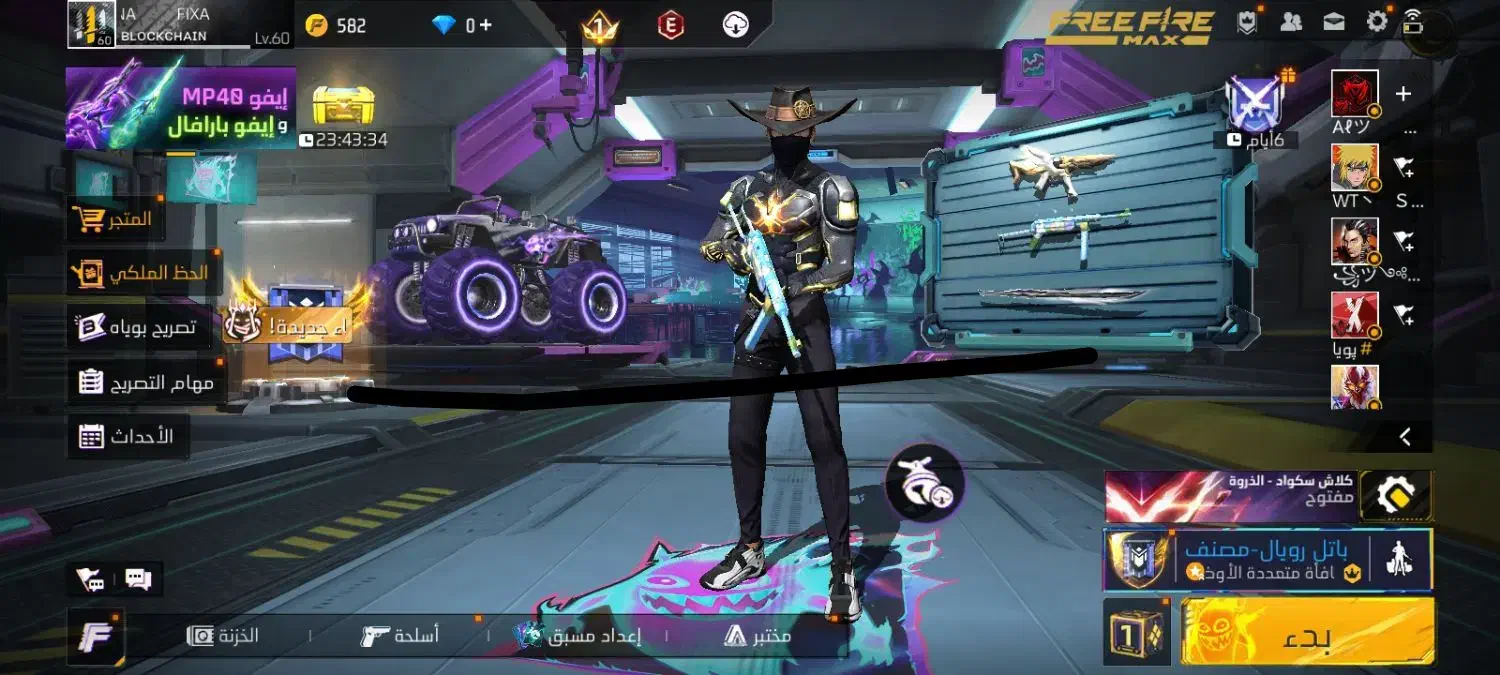Open the مختبر lab section
This screenshot has height=675, width=1500.
pyautogui.click(x=758, y=636)
